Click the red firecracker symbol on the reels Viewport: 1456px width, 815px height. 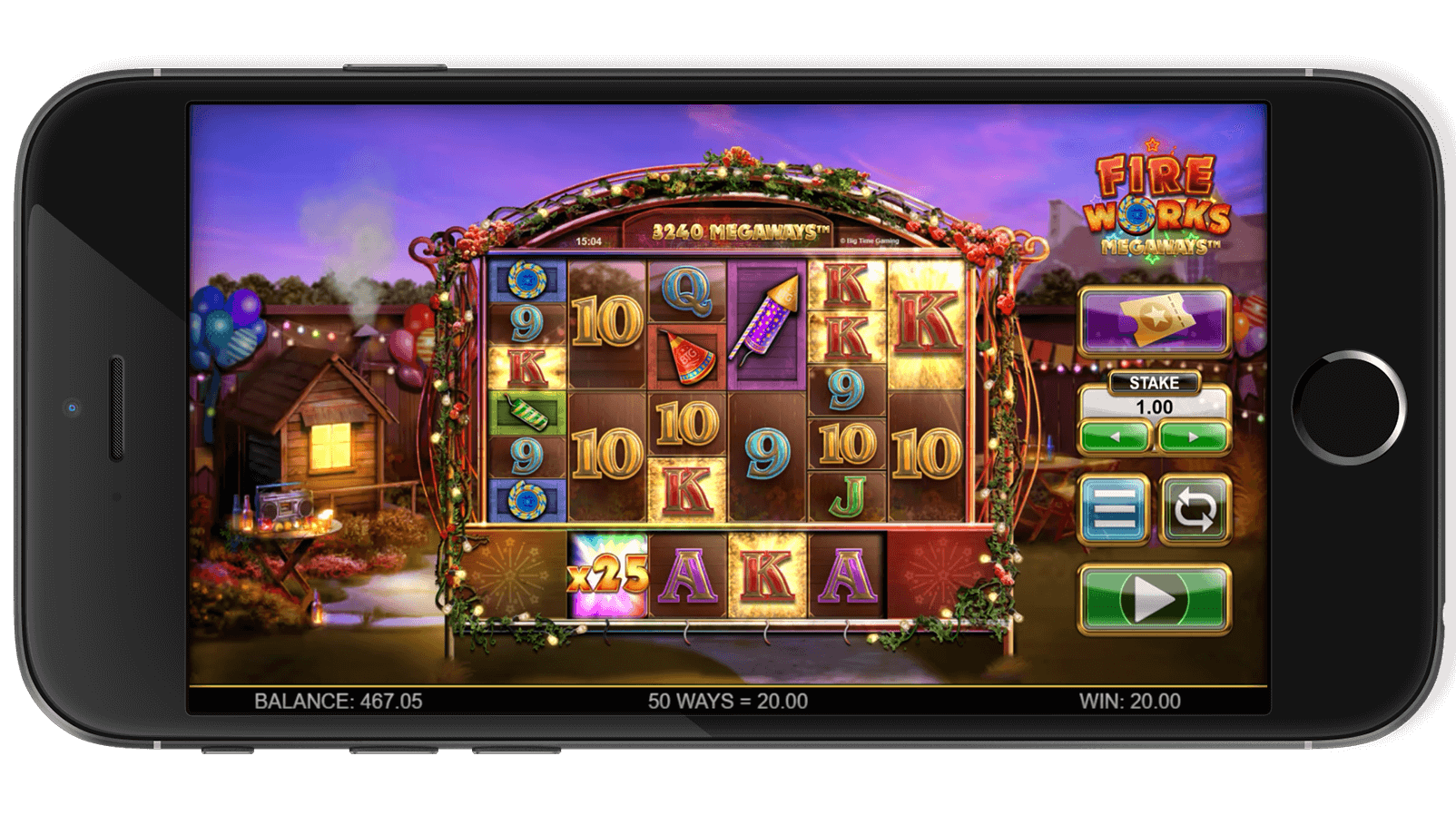(x=685, y=354)
